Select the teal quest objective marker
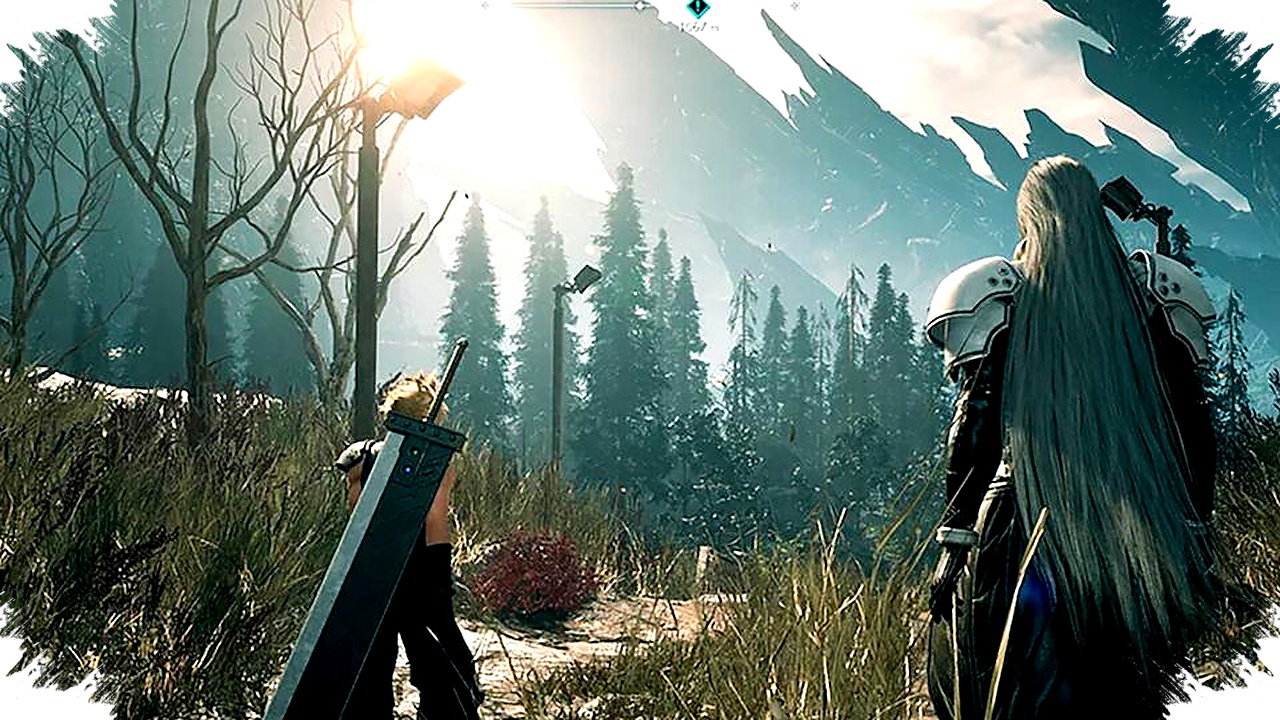Viewport: 1280px width, 720px height. click(x=698, y=8)
